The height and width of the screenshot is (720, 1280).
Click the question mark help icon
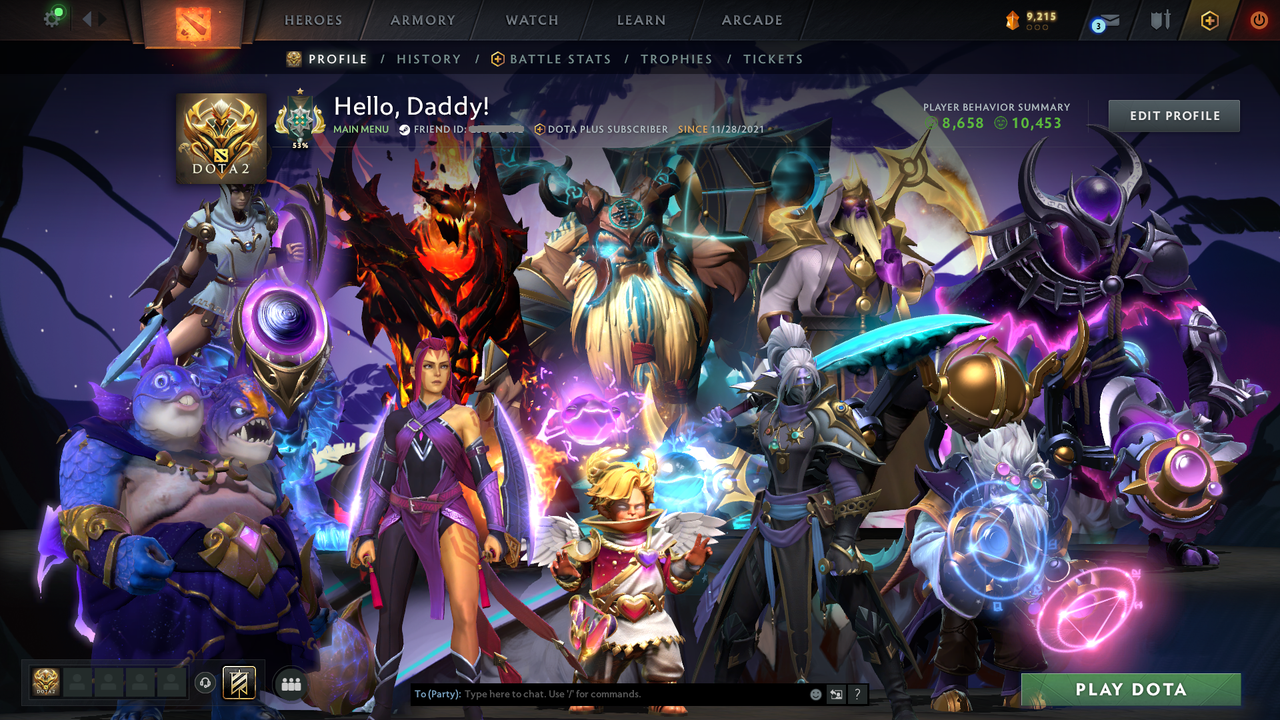click(x=857, y=693)
